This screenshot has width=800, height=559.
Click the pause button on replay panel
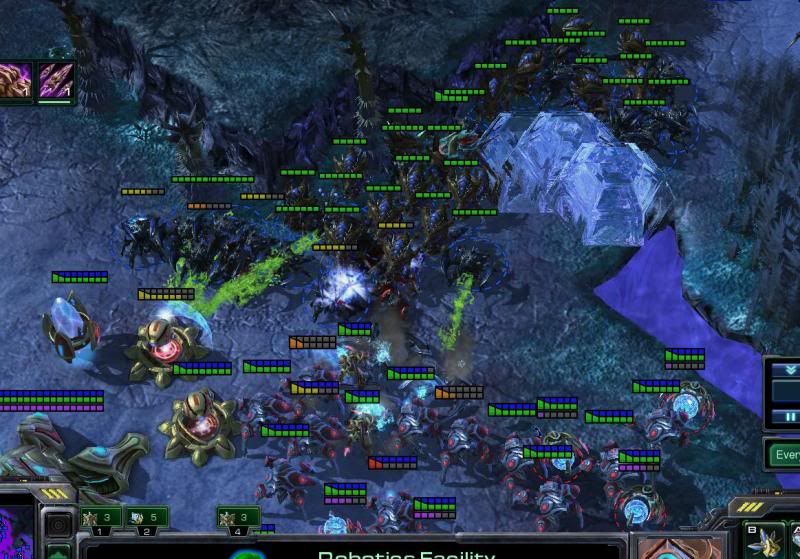click(x=790, y=414)
